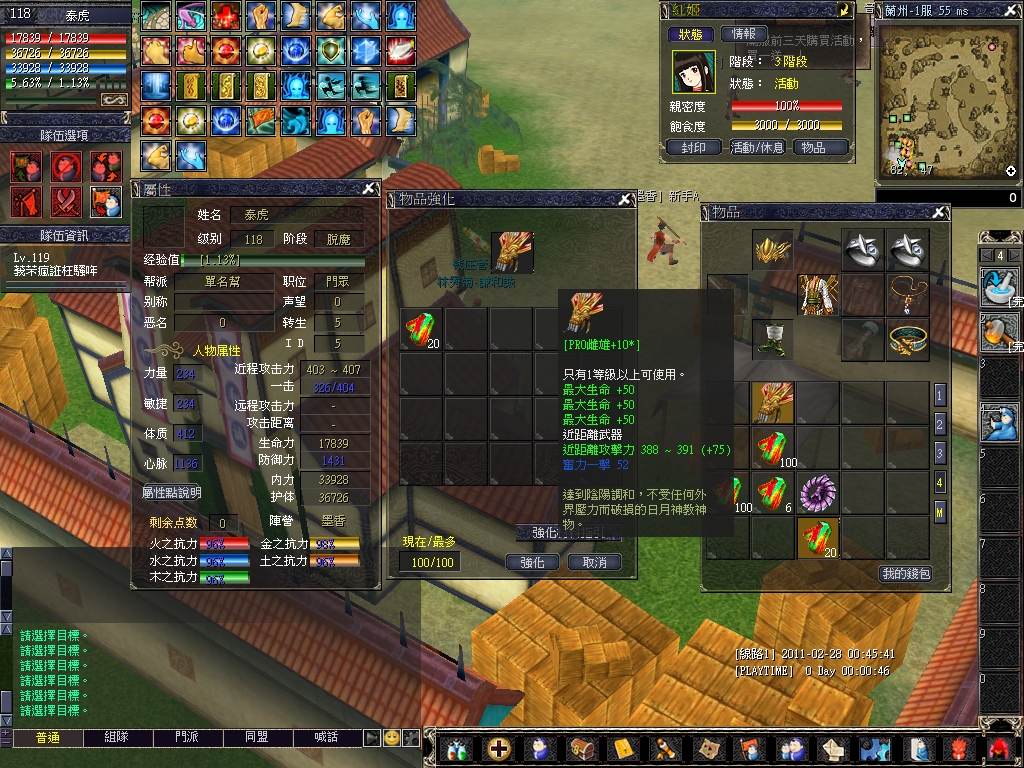Open 我的錢包 wallet button
Screen dimensions: 1024x768
click(905, 573)
